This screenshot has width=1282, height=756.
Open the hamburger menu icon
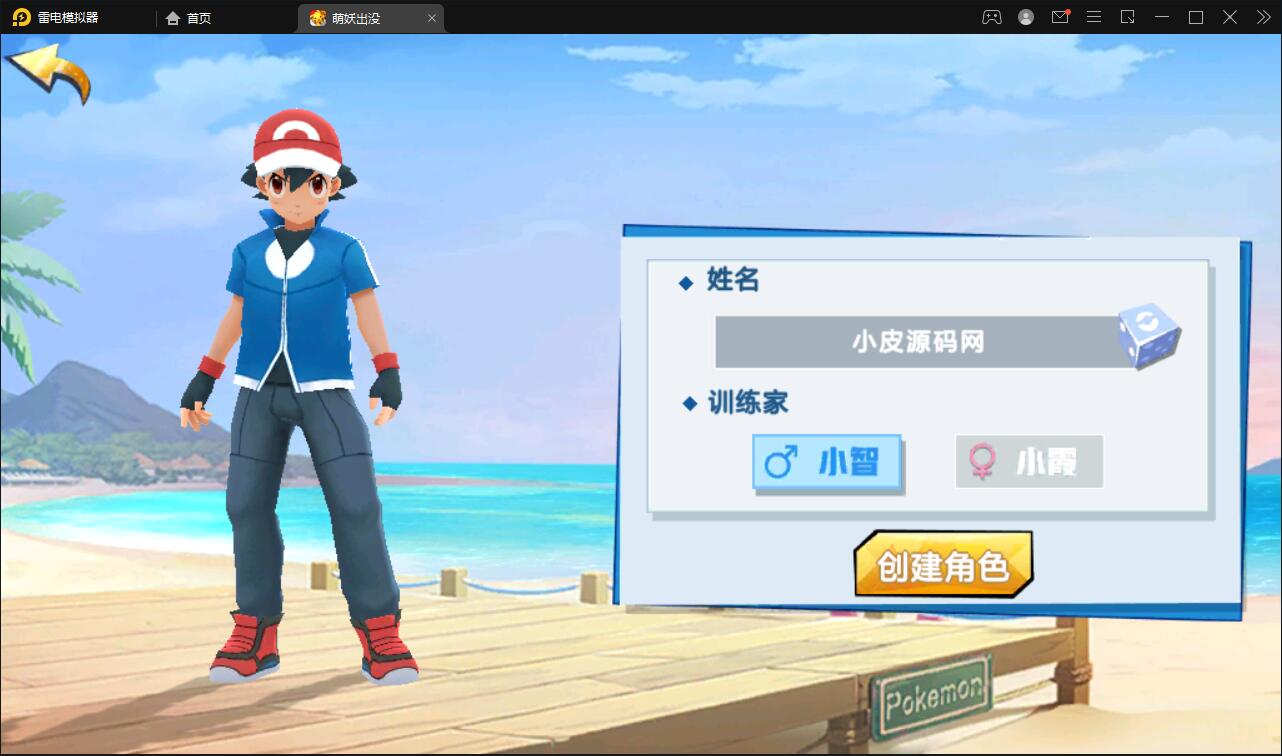pyautogui.click(x=1094, y=17)
